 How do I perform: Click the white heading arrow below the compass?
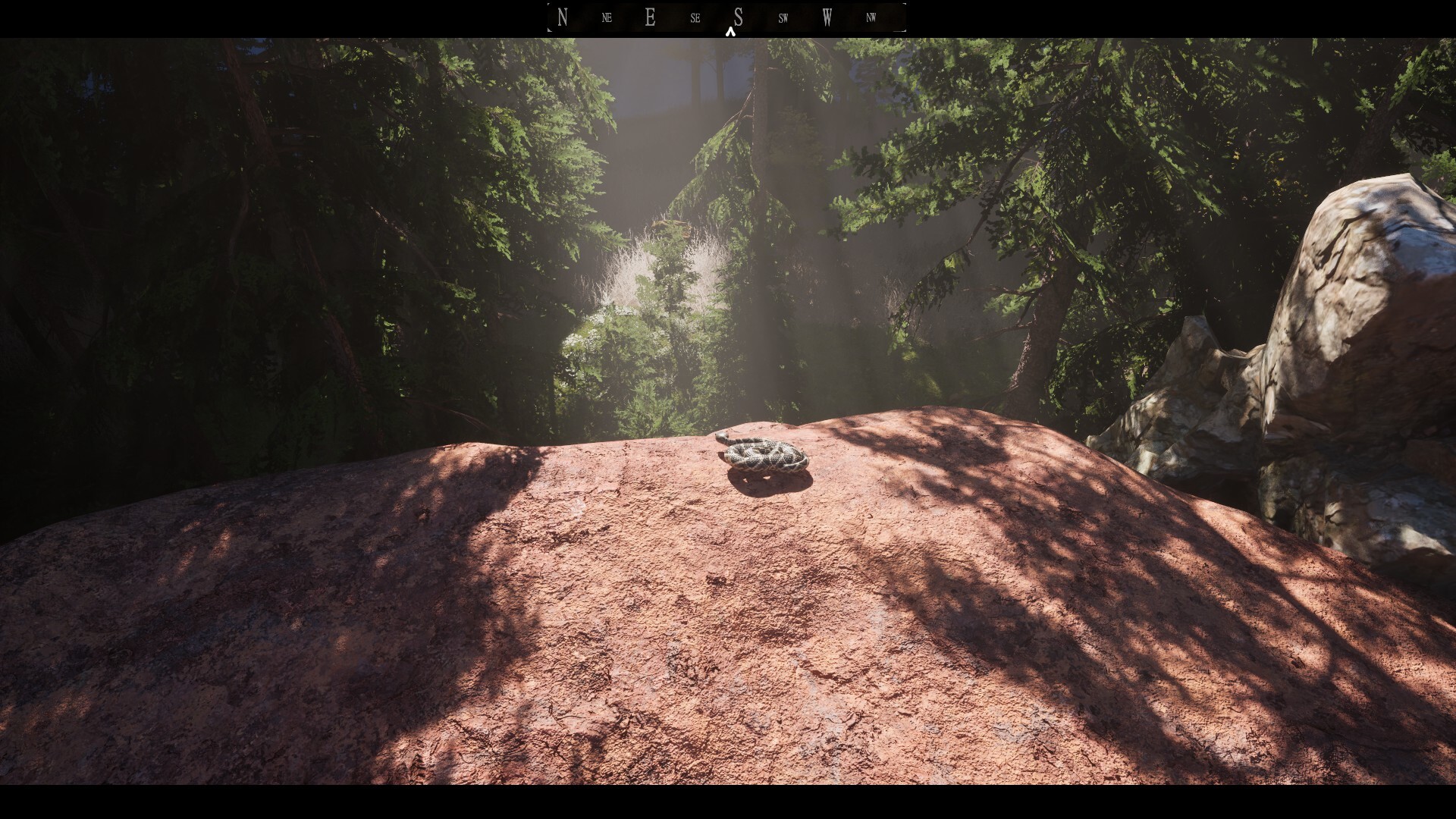pyautogui.click(x=732, y=32)
